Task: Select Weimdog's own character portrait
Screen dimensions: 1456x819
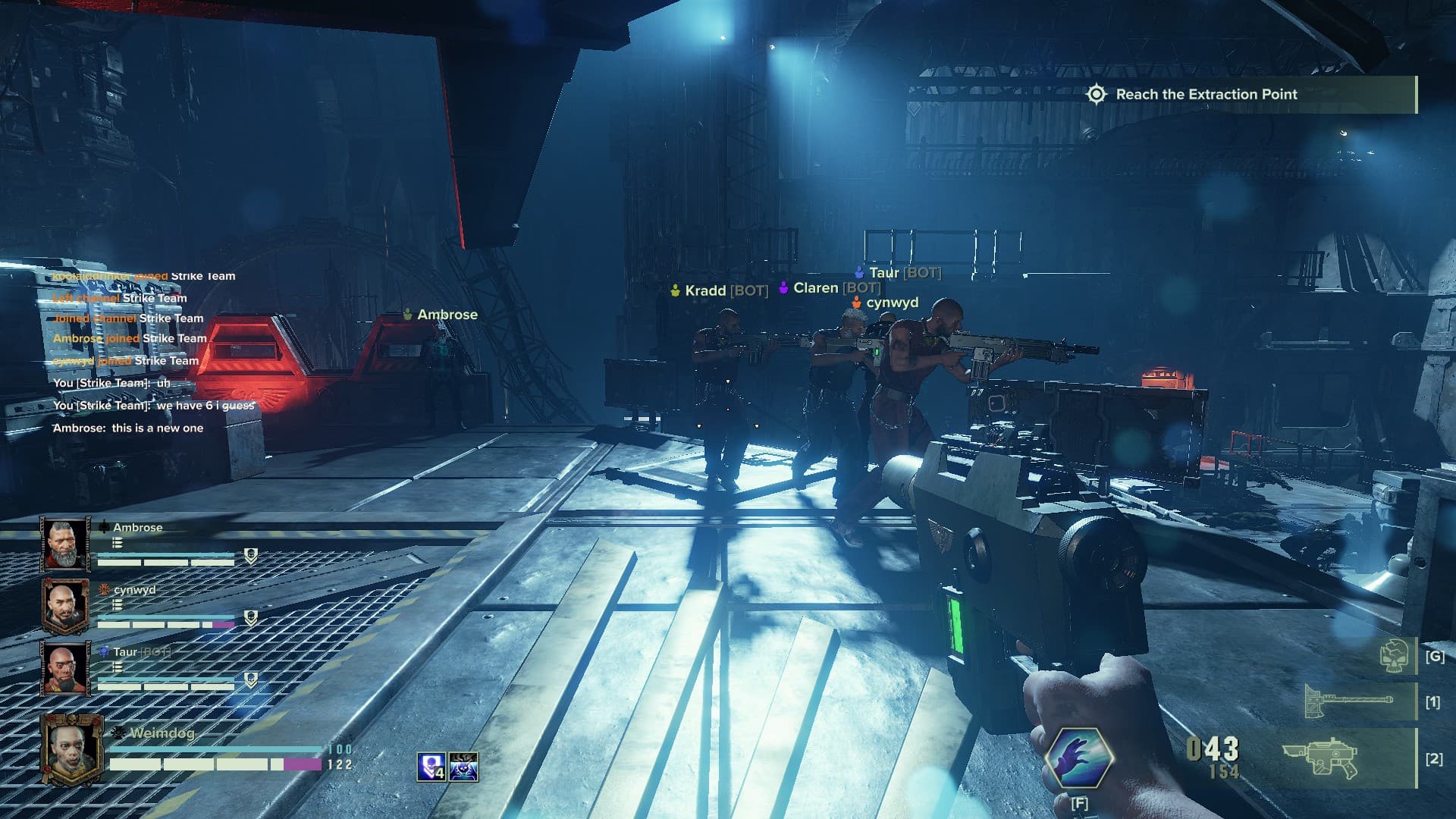Action: (71, 750)
